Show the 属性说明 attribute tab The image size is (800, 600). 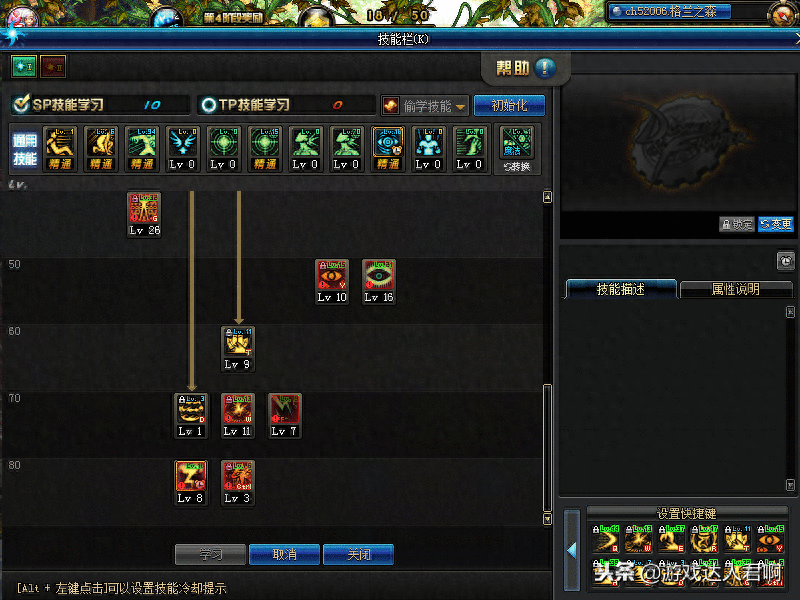click(x=735, y=289)
